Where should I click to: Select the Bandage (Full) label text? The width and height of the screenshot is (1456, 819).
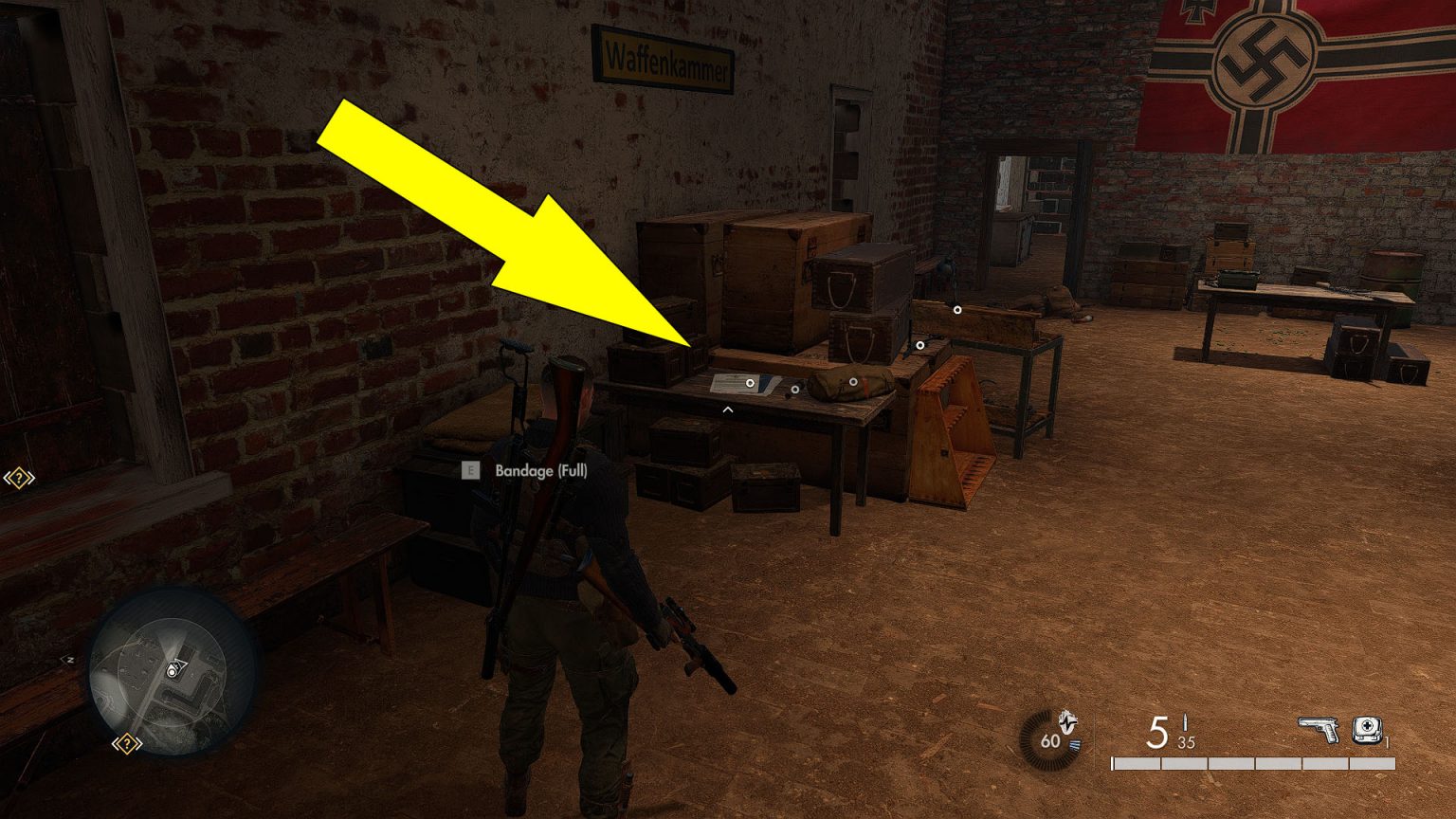point(541,470)
